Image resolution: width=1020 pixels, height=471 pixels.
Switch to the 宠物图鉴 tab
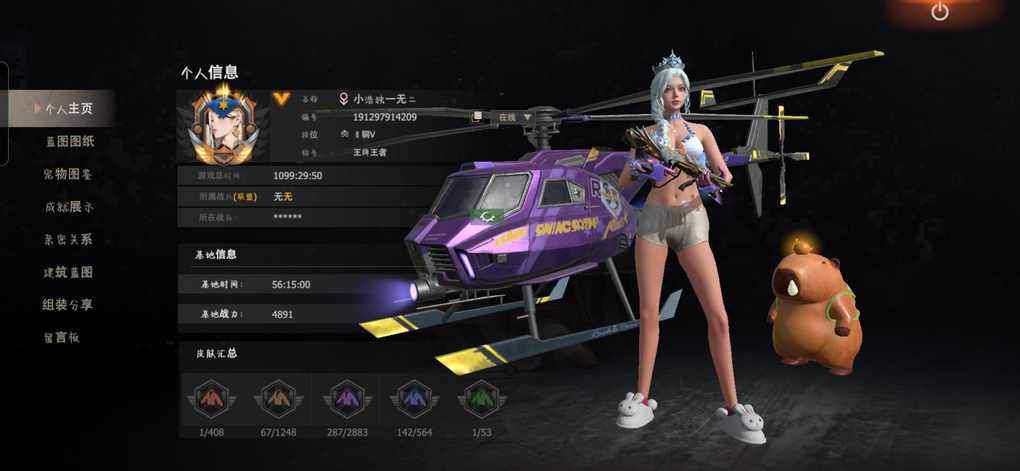pos(68,174)
